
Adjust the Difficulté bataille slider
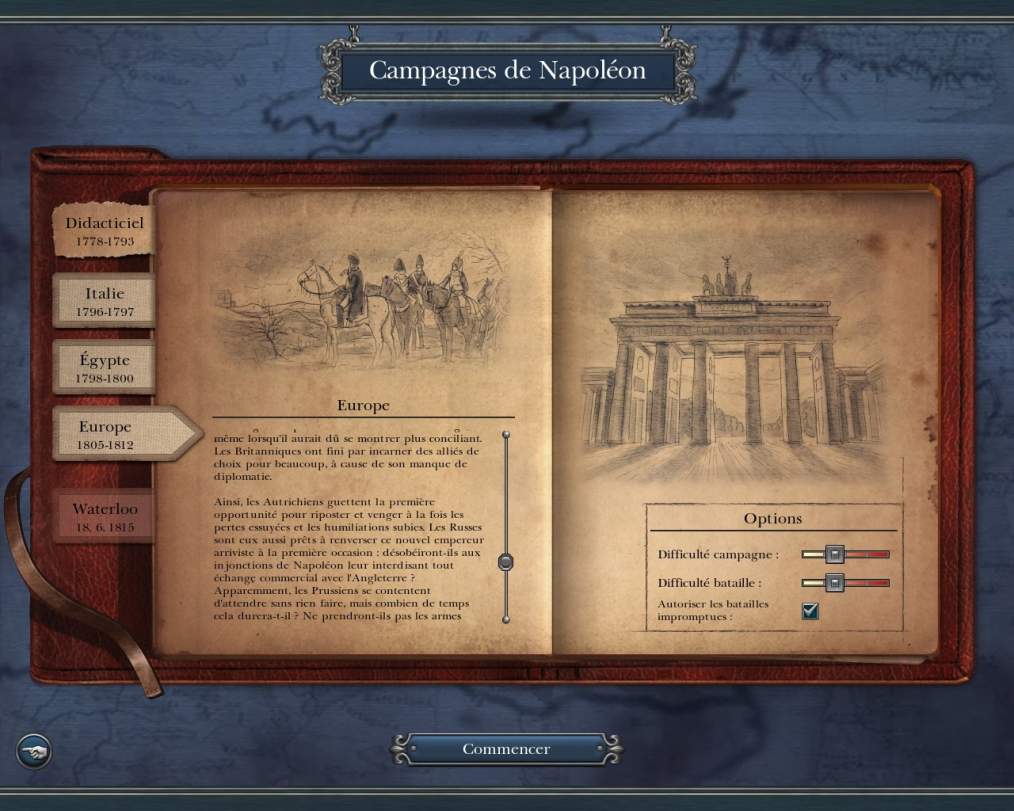tap(835, 582)
